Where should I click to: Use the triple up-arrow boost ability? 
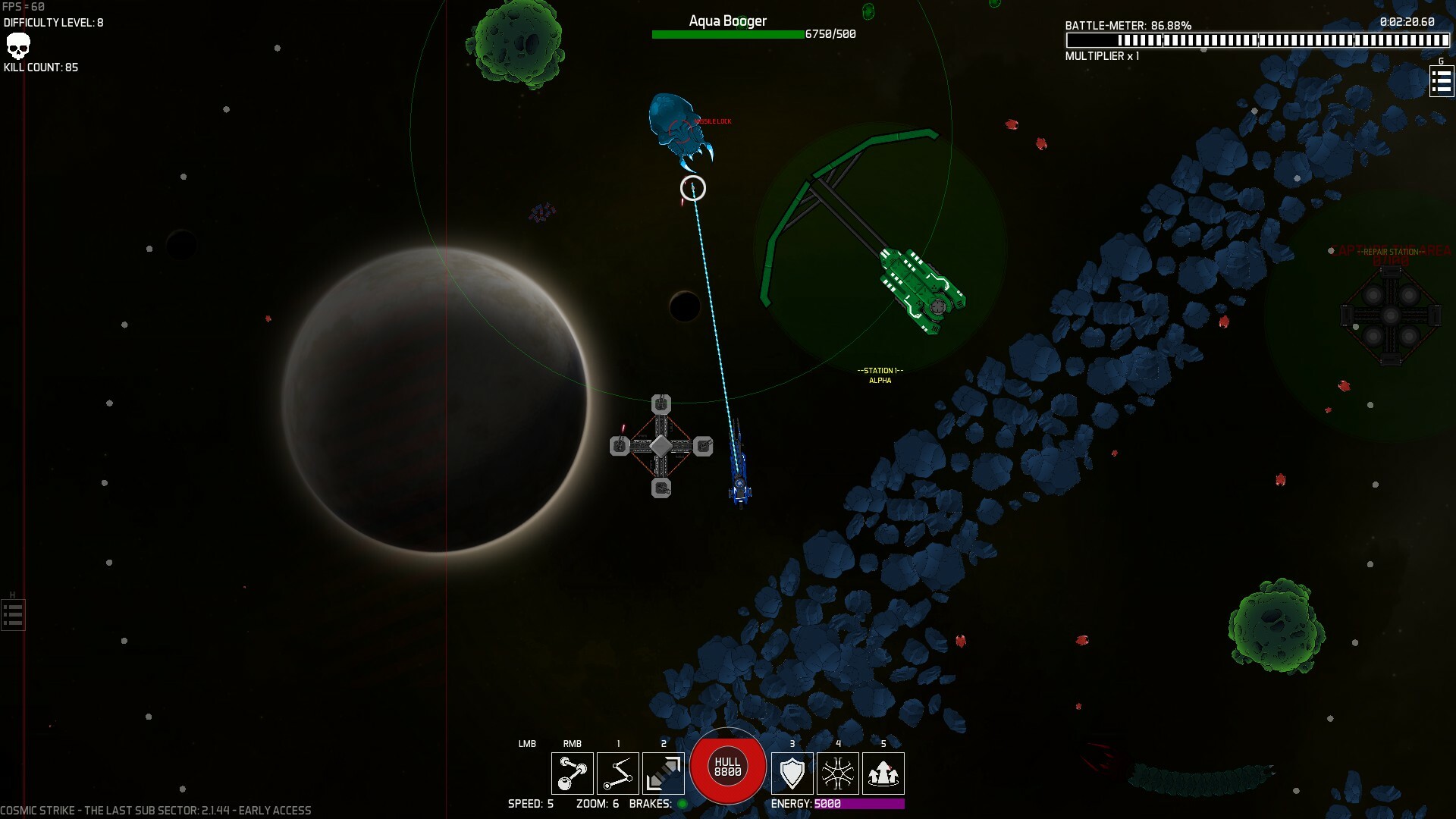pyautogui.click(x=883, y=773)
